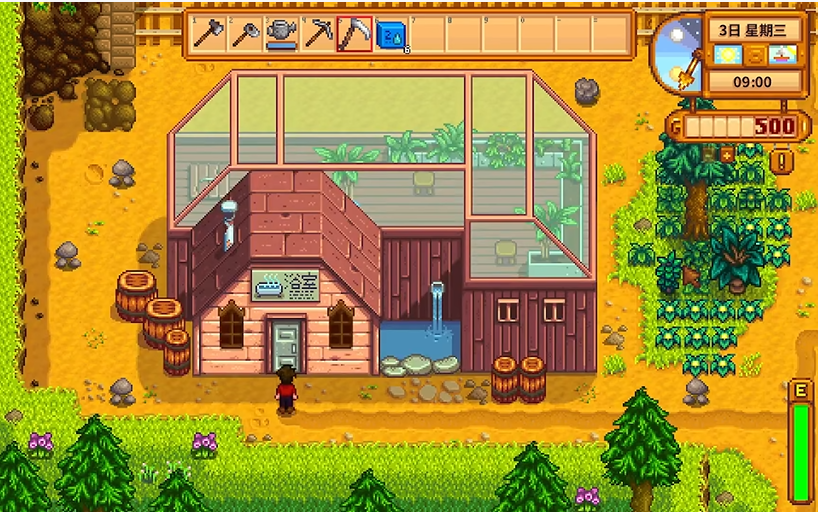Select the scythe hotbar slot

pyautogui.click(x=354, y=34)
